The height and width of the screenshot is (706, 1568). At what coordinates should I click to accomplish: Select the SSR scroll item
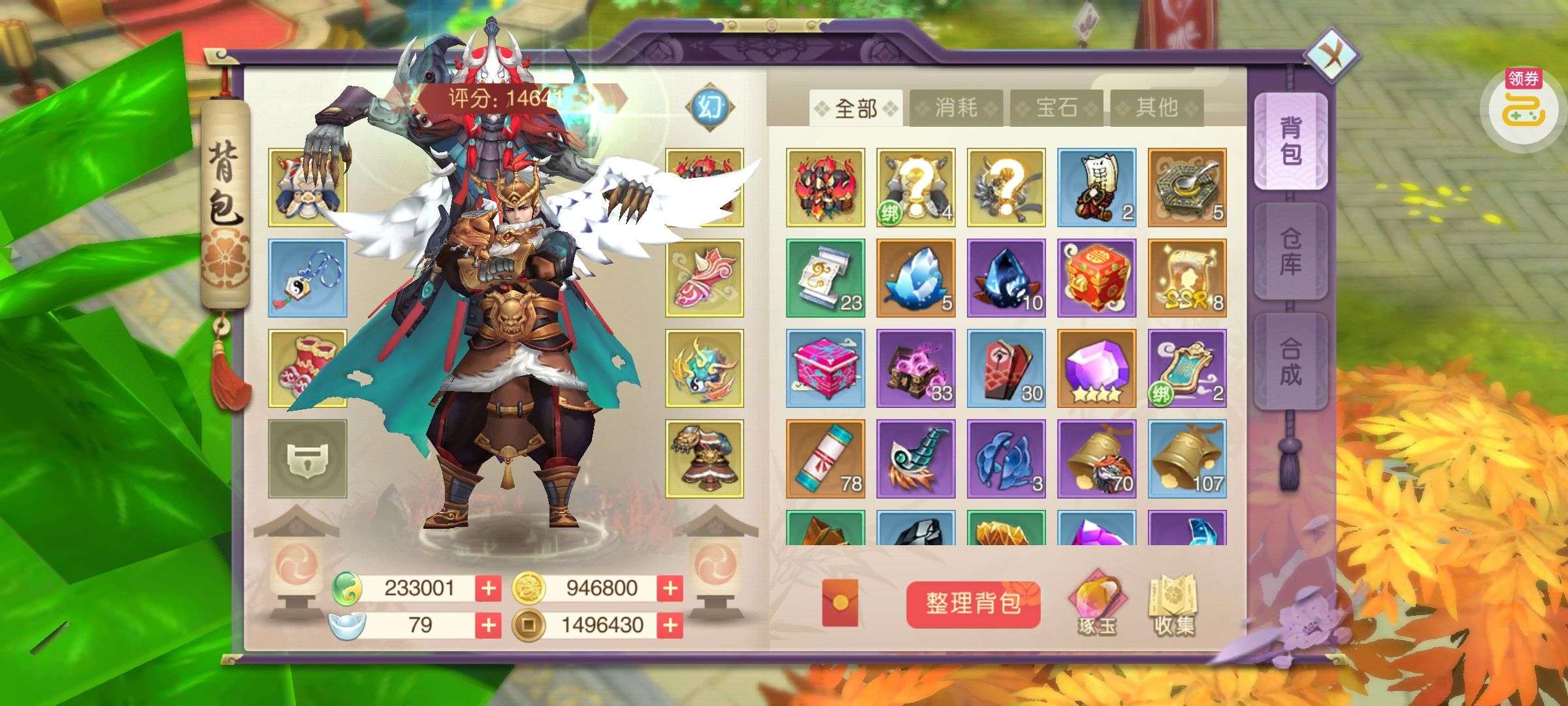(1187, 278)
